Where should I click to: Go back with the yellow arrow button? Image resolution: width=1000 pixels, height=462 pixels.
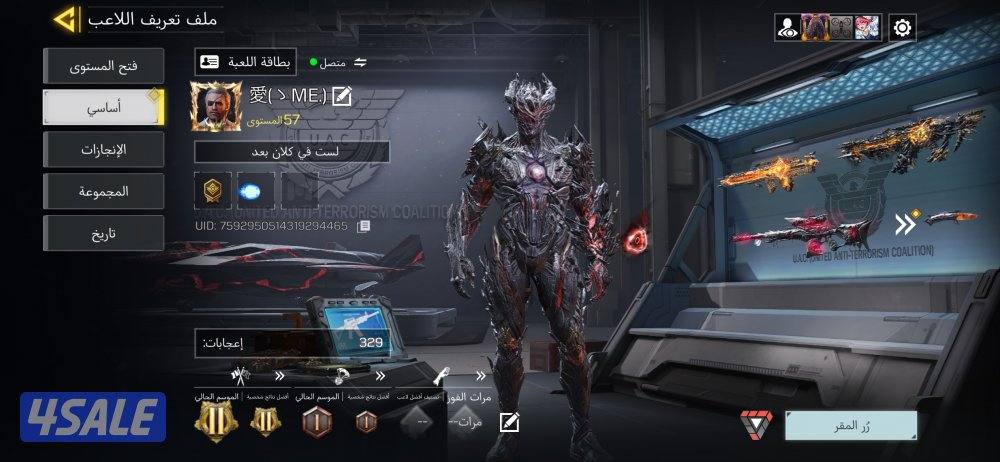pos(66,19)
